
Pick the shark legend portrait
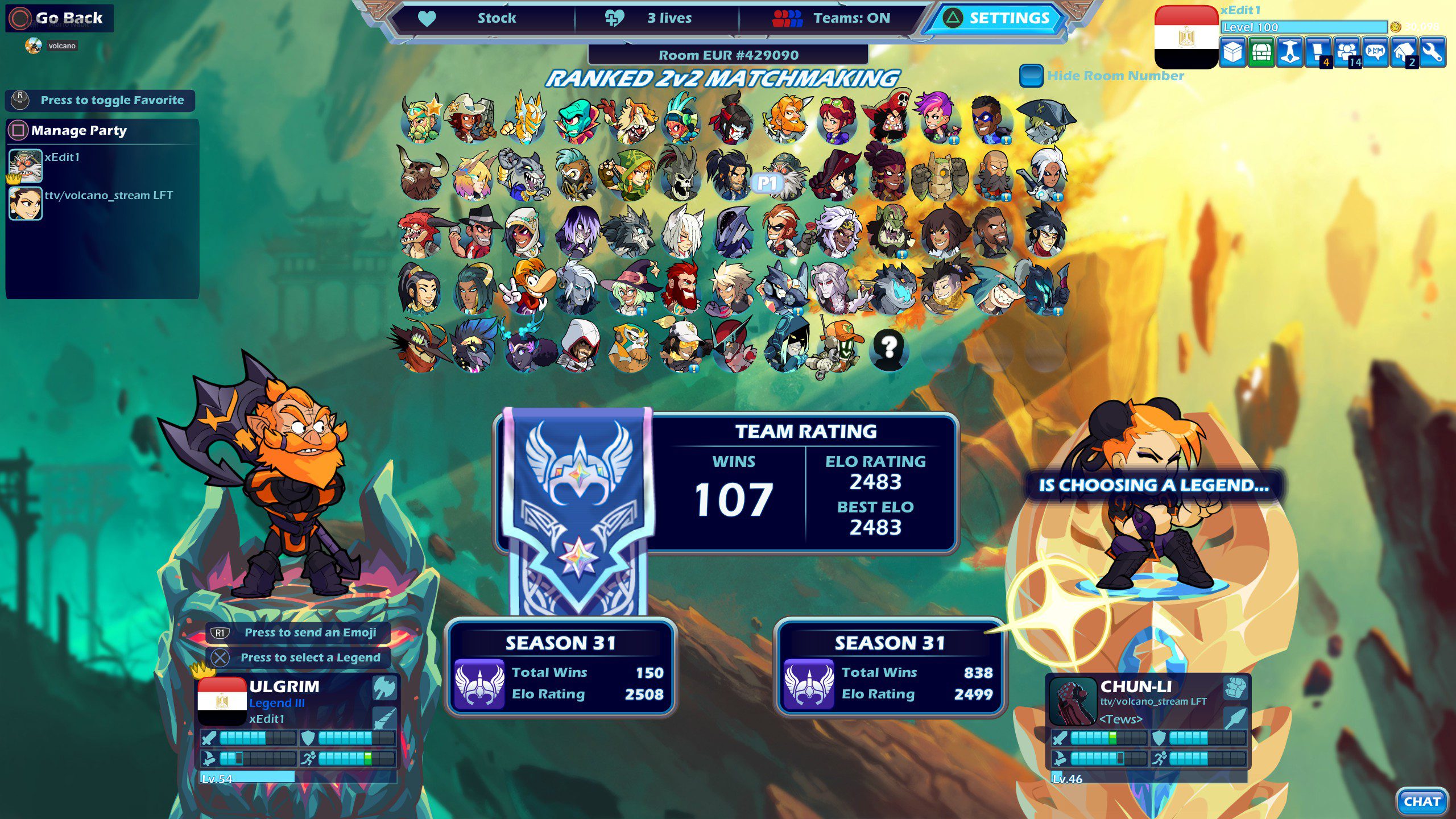994,289
